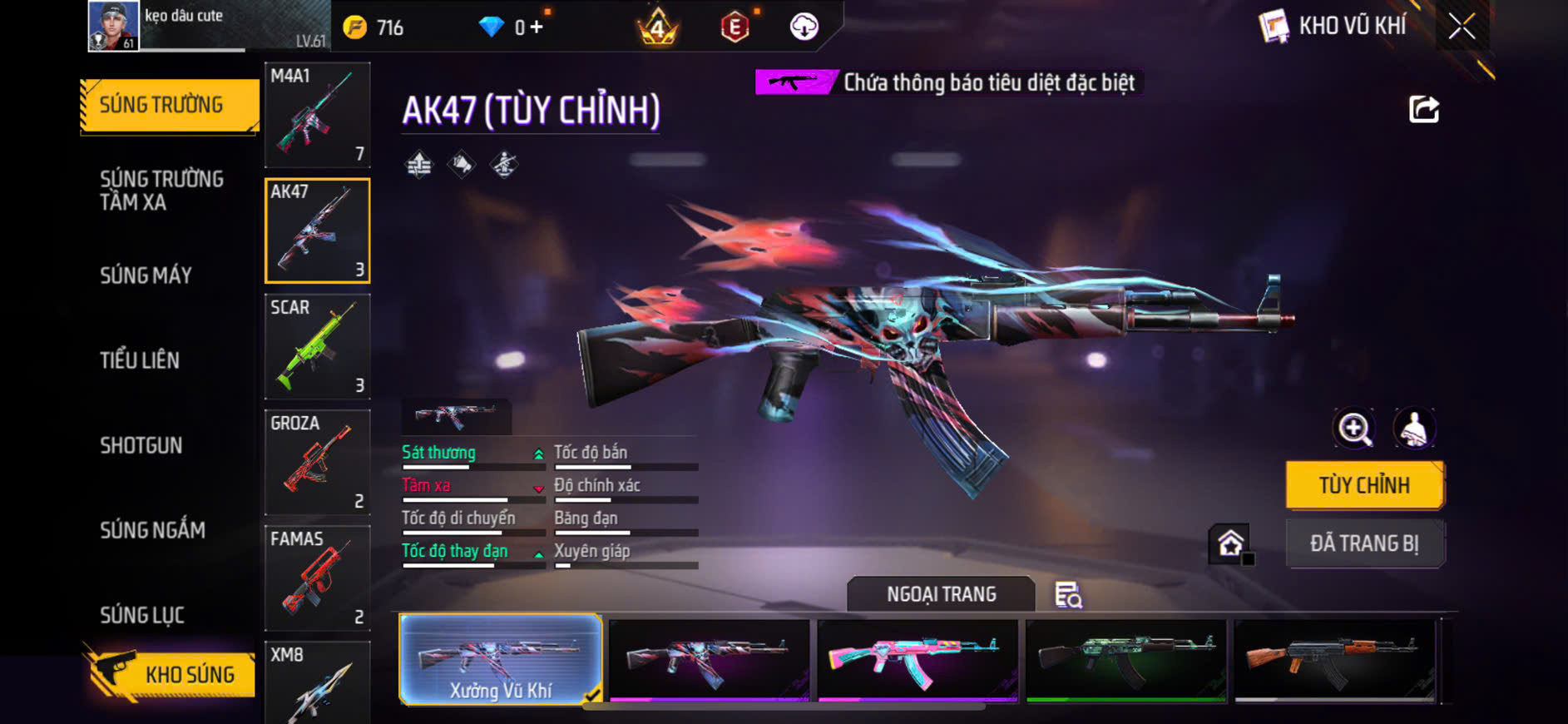1568x724 pixels.
Task: Add diamonds with the plus button
Action: [x=537, y=27]
